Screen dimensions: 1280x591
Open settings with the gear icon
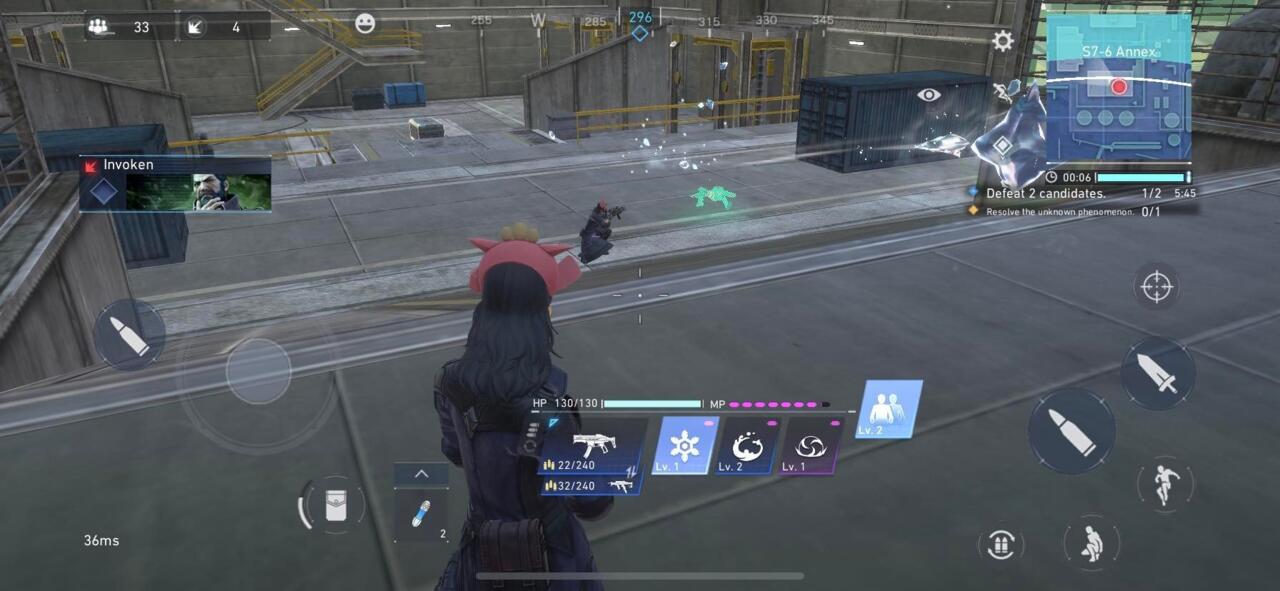[x=1002, y=41]
